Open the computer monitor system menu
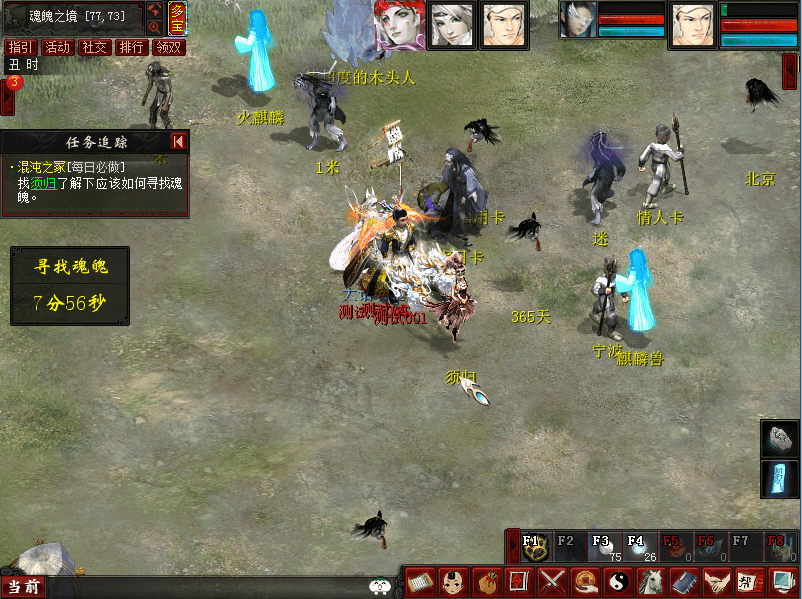The height and width of the screenshot is (599, 802). point(781,581)
